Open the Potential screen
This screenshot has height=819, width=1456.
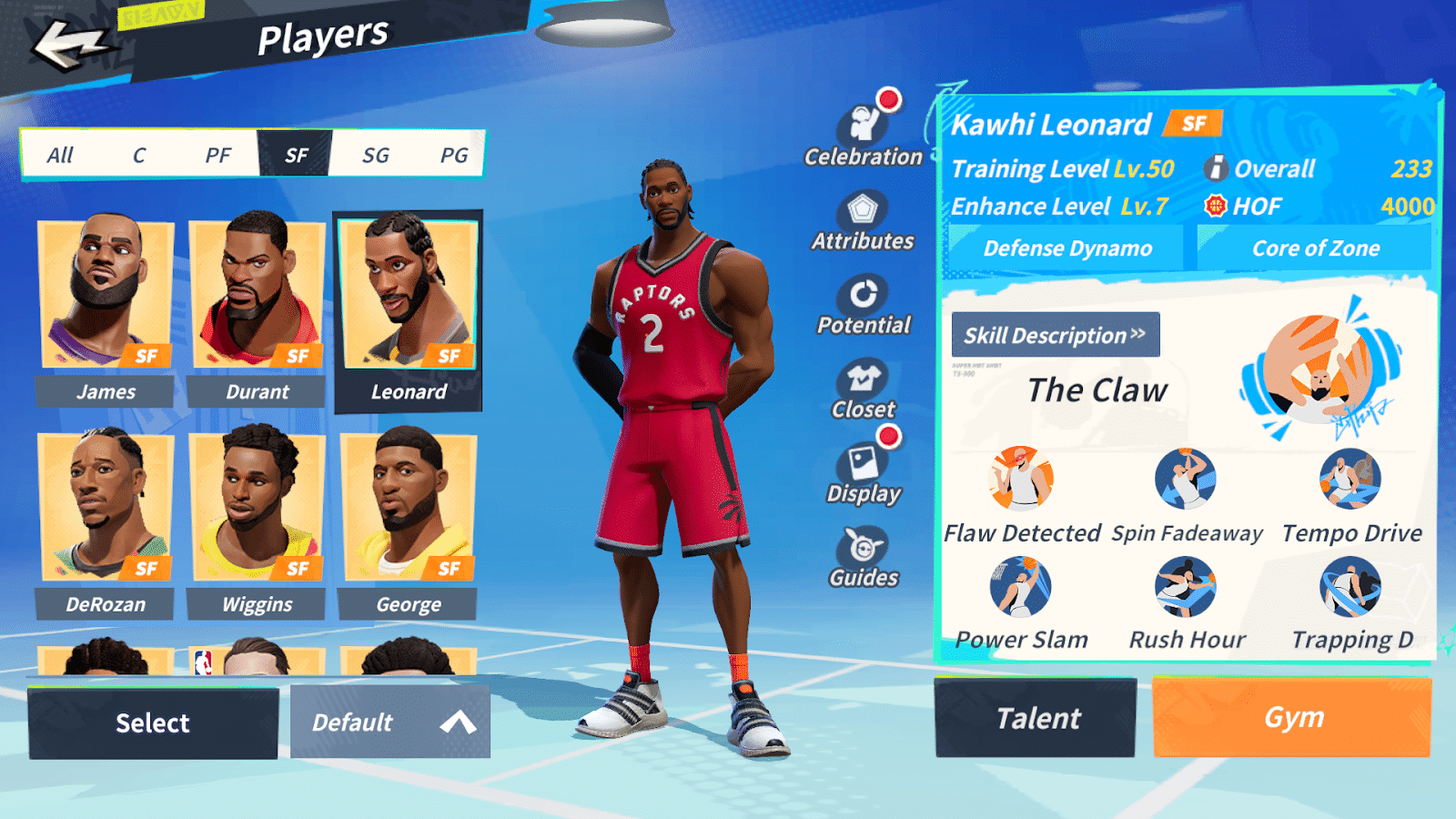863,303
